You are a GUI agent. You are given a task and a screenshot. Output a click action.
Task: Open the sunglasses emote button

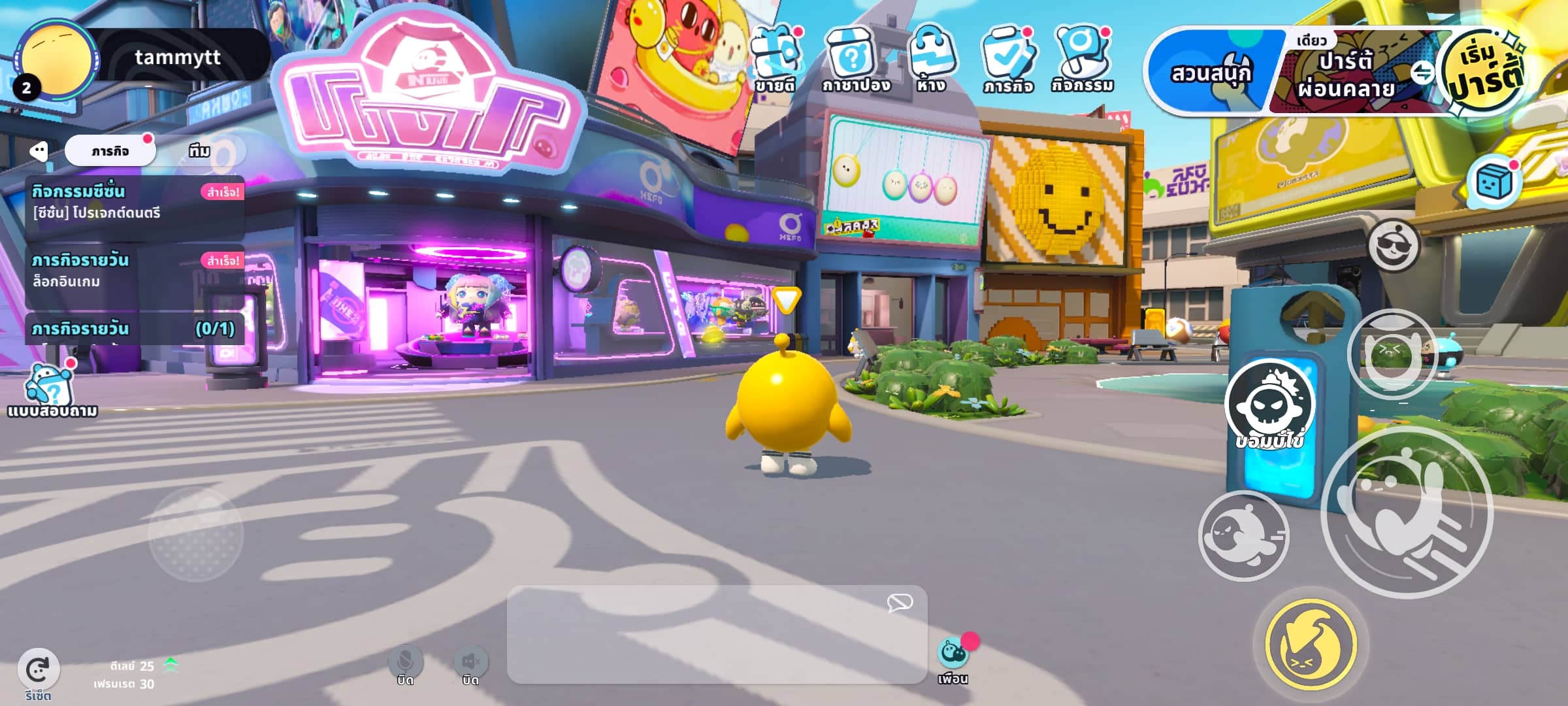[x=1393, y=246]
